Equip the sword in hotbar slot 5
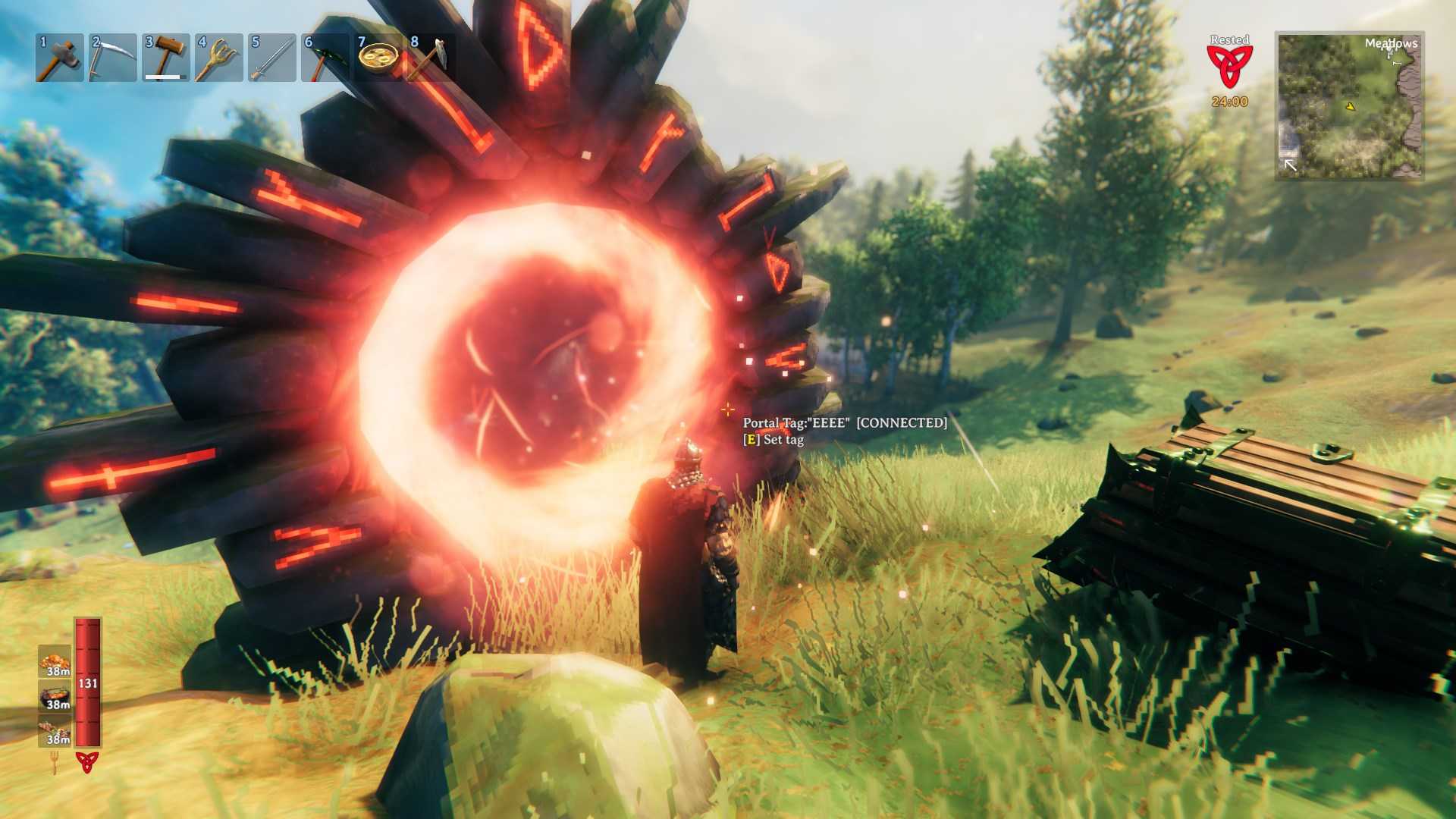Screen dimensions: 1456x819 click(272, 57)
